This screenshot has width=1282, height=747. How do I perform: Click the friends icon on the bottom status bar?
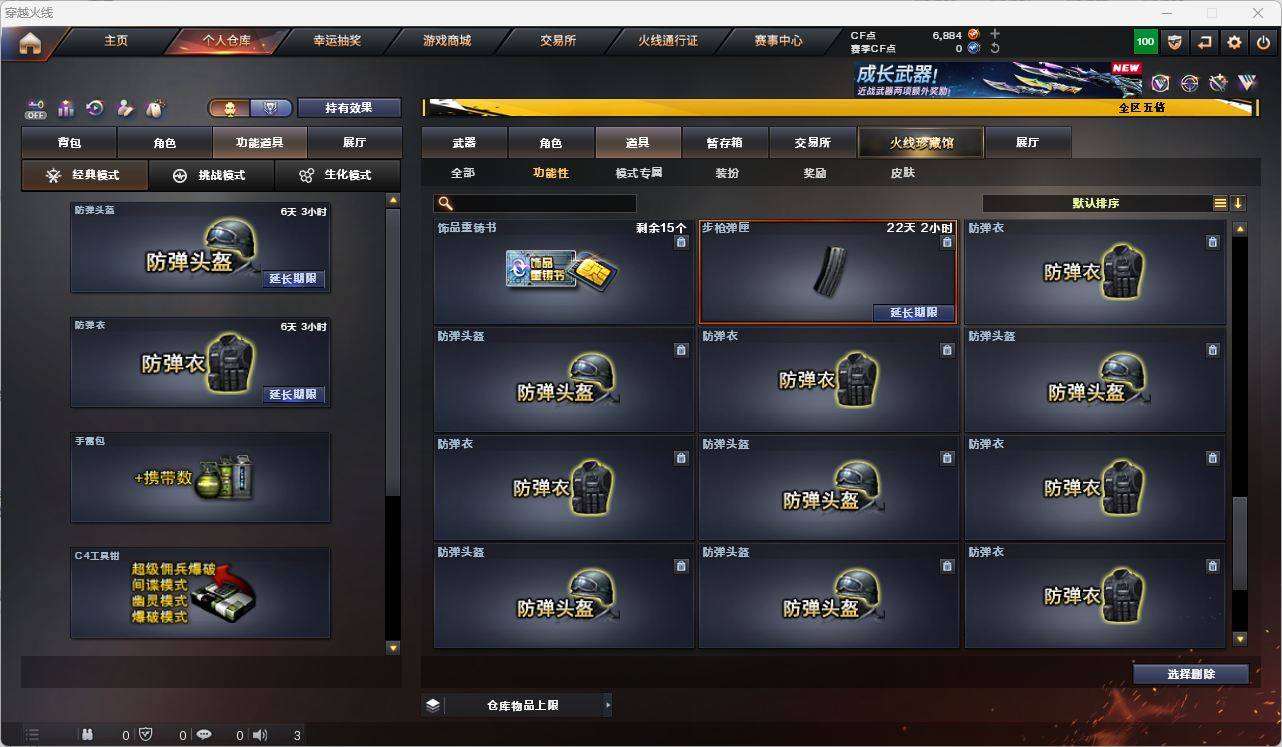point(88,735)
